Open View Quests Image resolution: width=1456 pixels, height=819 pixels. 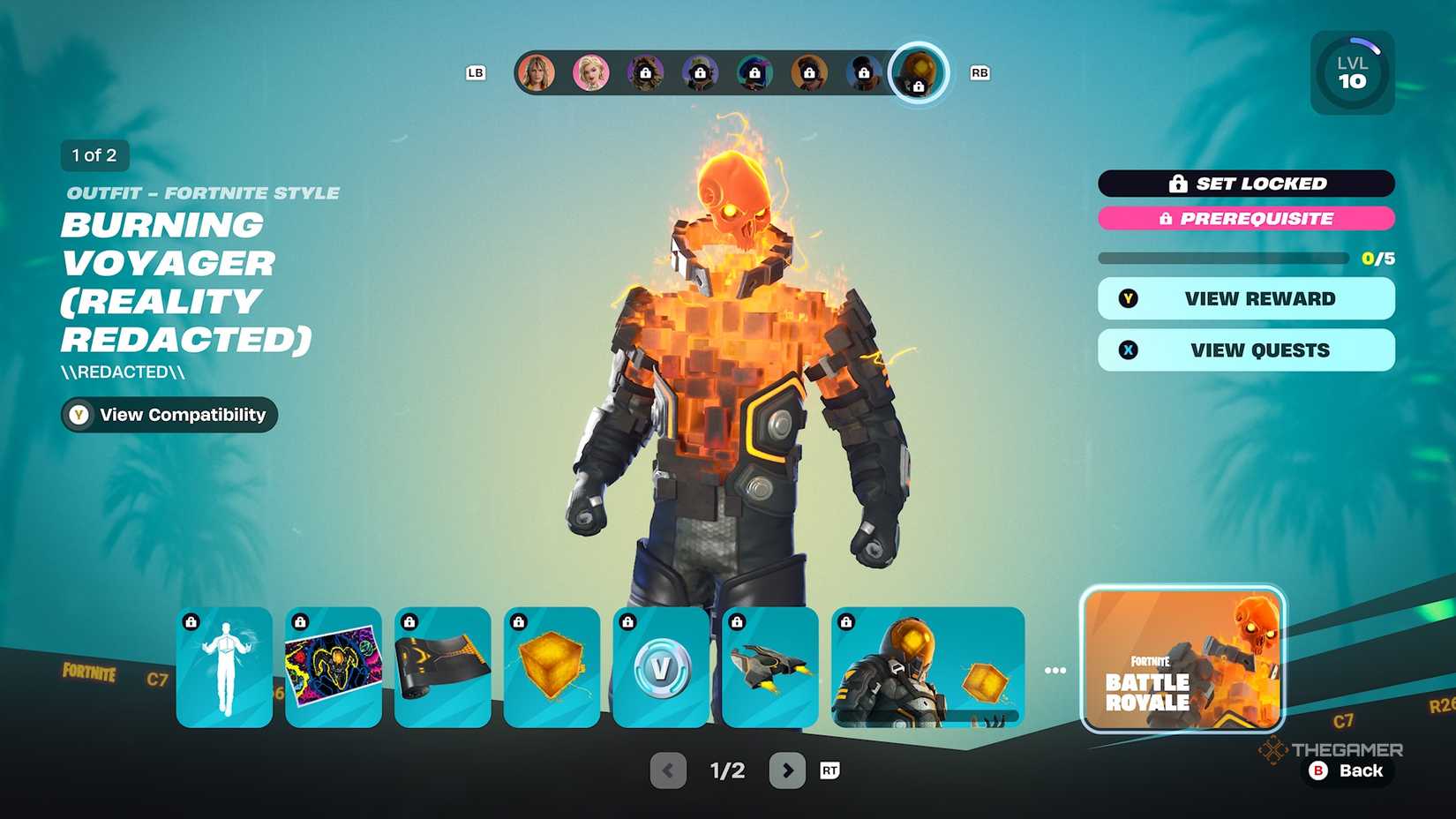pyautogui.click(x=1245, y=349)
